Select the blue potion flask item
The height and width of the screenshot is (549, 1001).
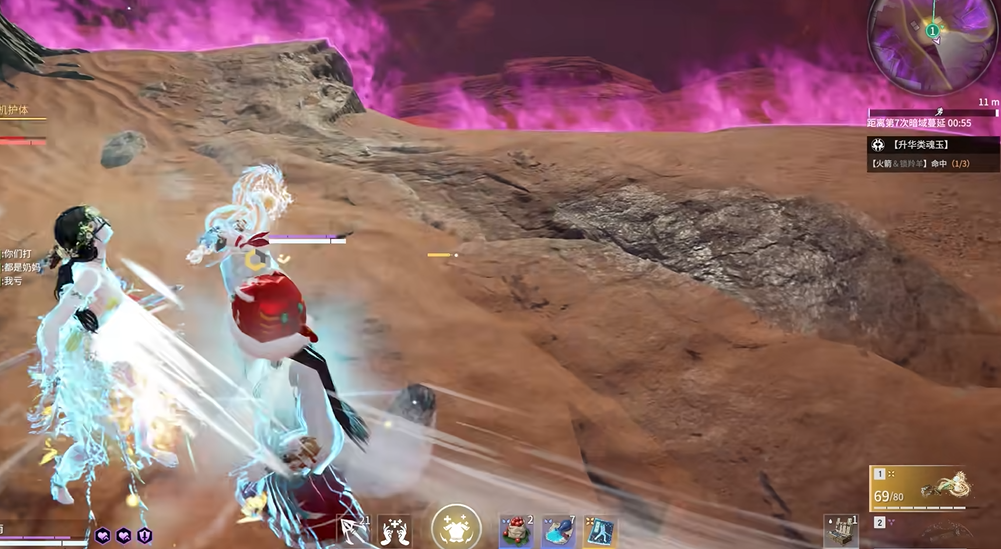tap(558, 531)
